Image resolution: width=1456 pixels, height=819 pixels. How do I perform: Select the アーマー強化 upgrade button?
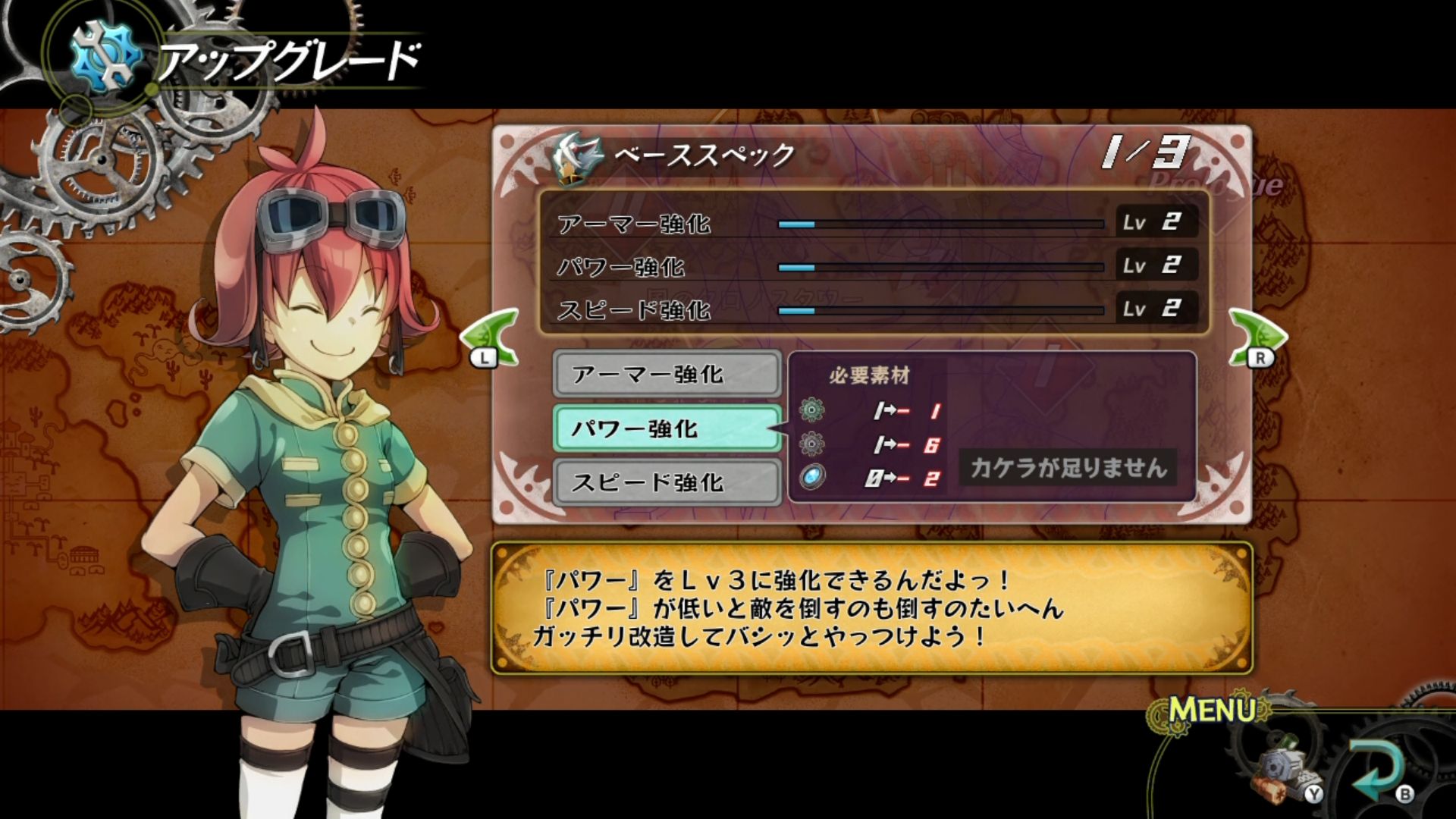pos(667,374)
